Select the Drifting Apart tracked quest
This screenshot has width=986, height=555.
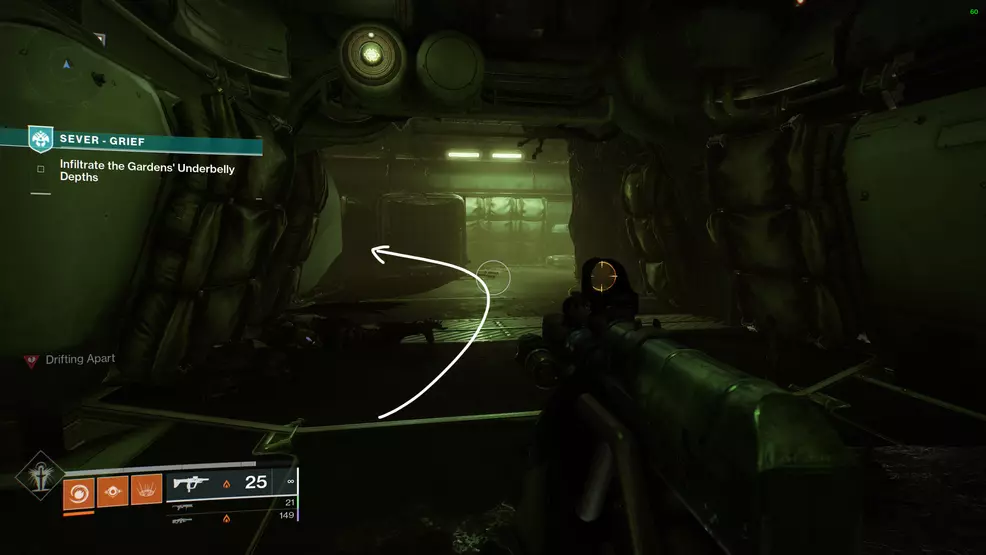click(x=79, y=359)
